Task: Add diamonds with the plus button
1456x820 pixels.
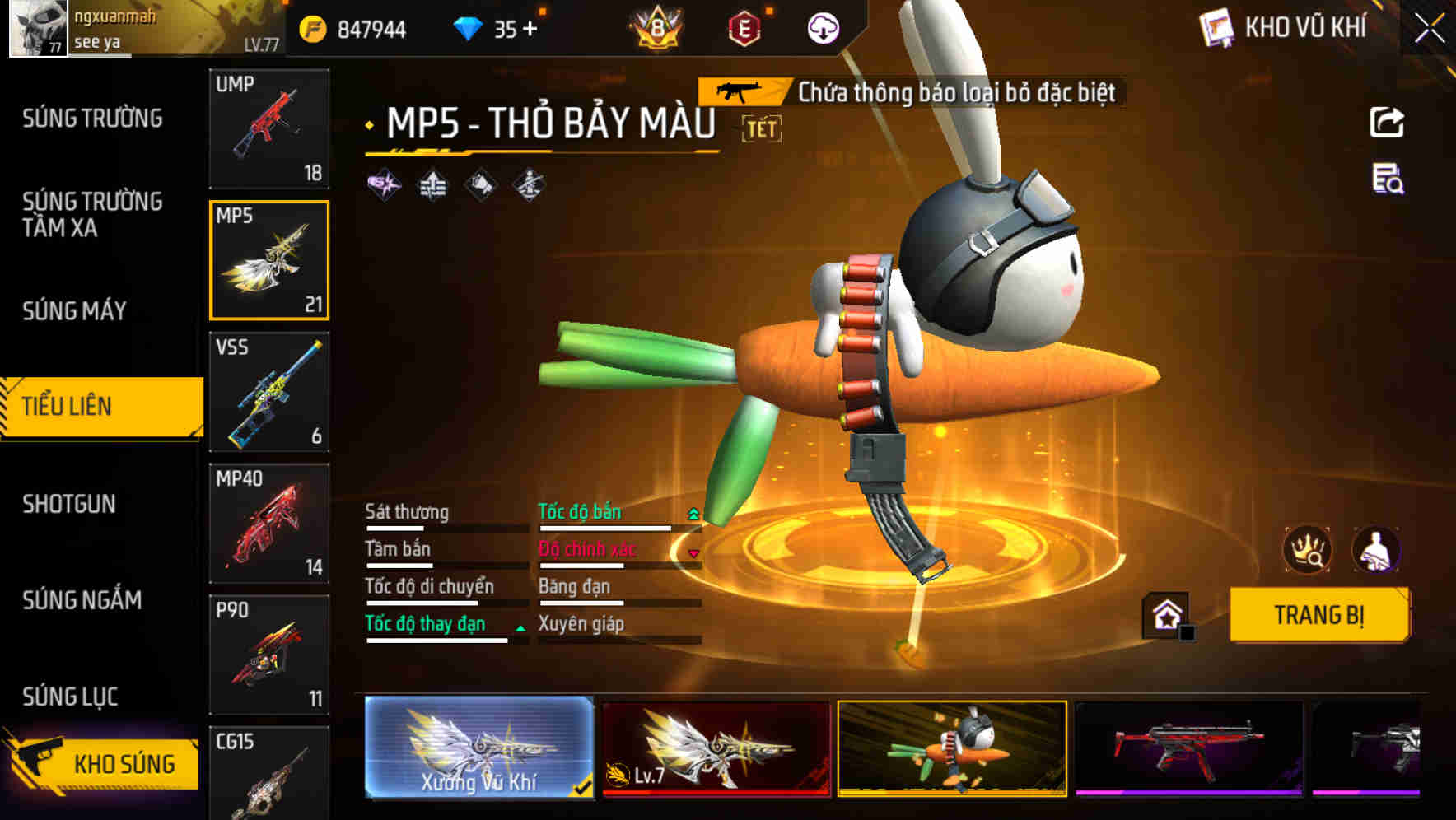Action: click(x=530, y=30)
